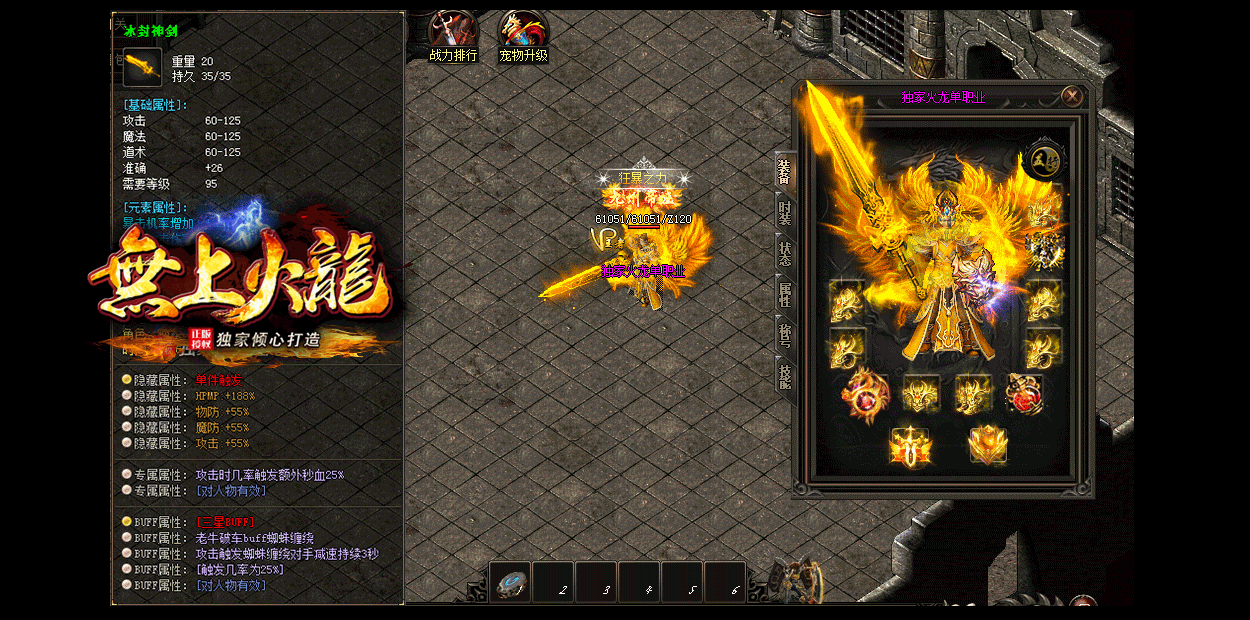Viewport: 1250px width, 620px height.
Task: Select the red dragon orb equipment slot
Action: tap(865, 394)
